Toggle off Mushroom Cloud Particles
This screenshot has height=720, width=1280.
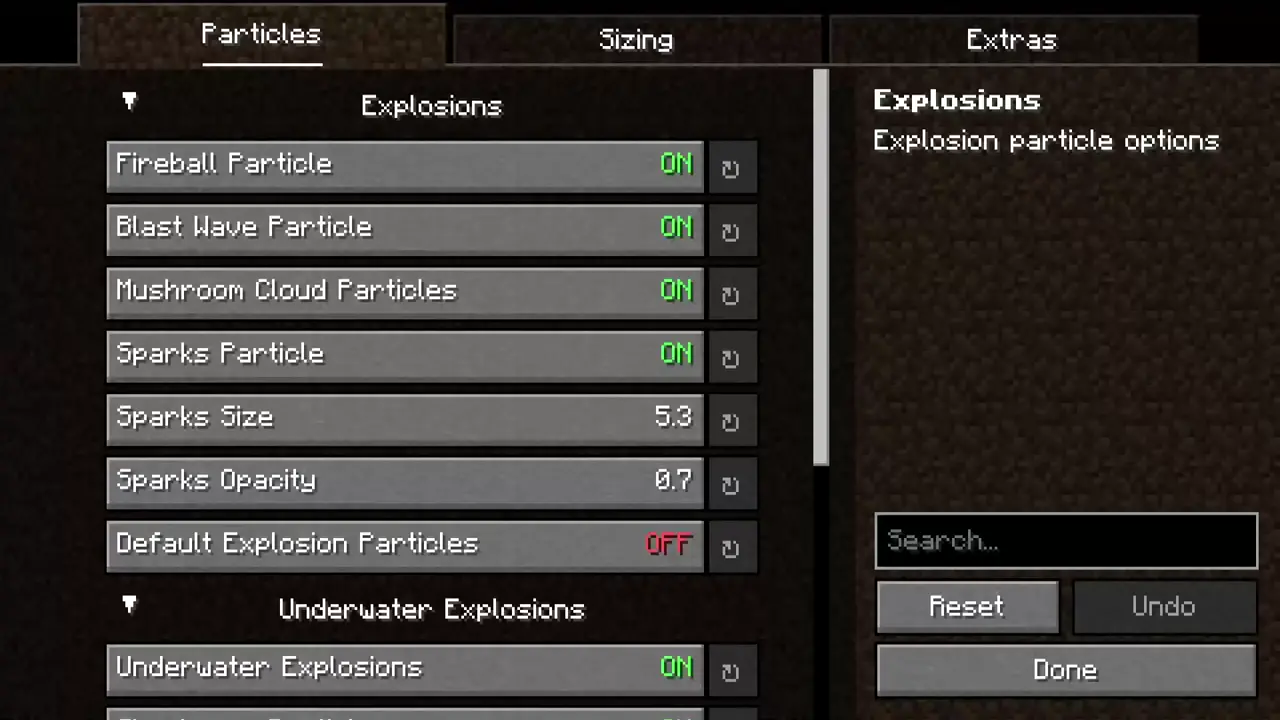pyautogui.click(x=404, y=291)
